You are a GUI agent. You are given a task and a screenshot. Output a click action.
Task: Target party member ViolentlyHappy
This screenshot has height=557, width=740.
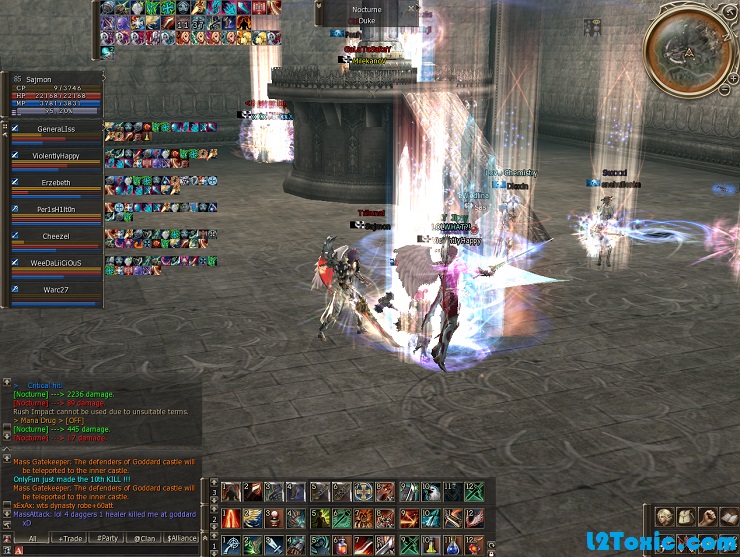click(56, 156)
